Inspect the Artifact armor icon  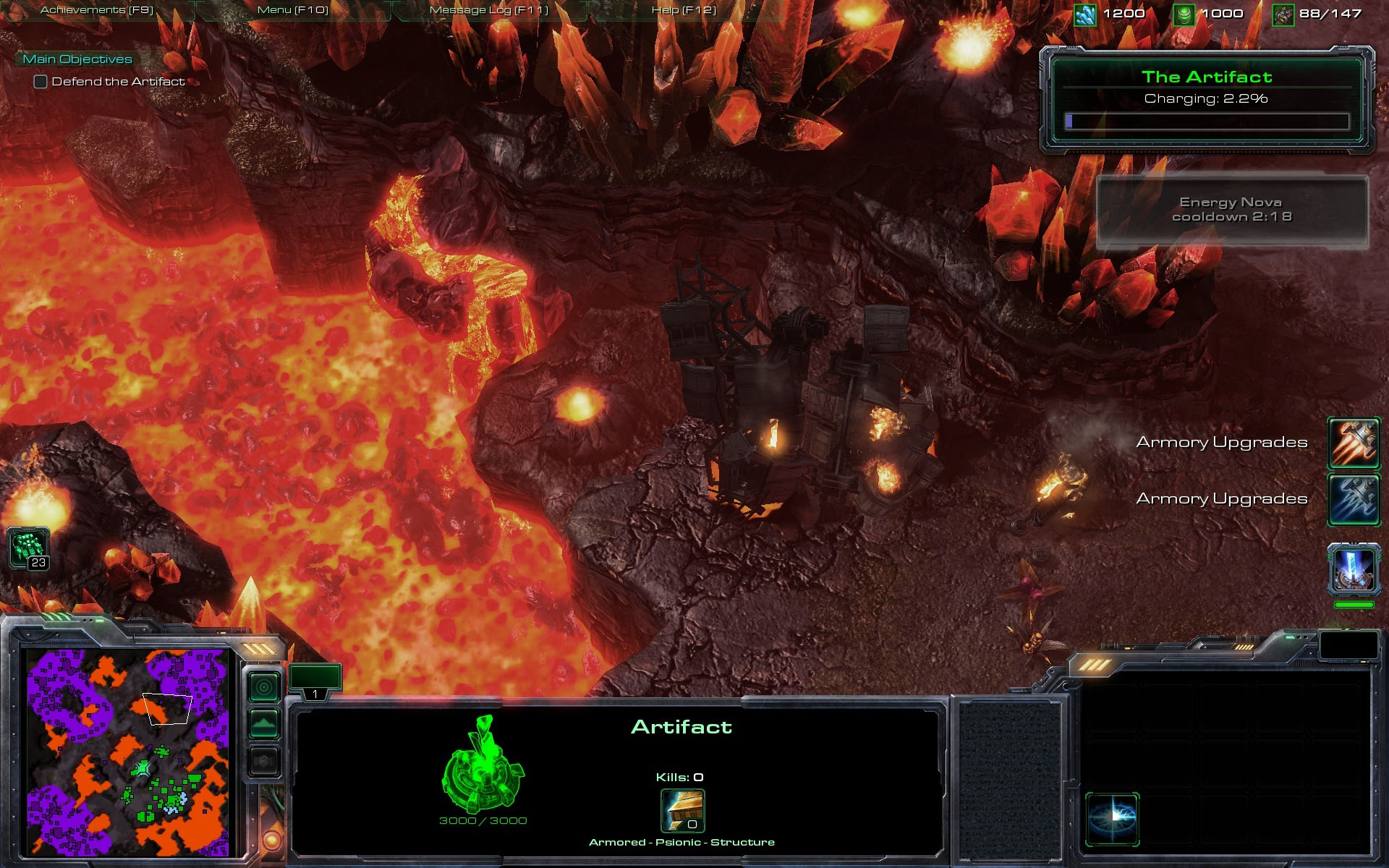(x=682, y=811)
